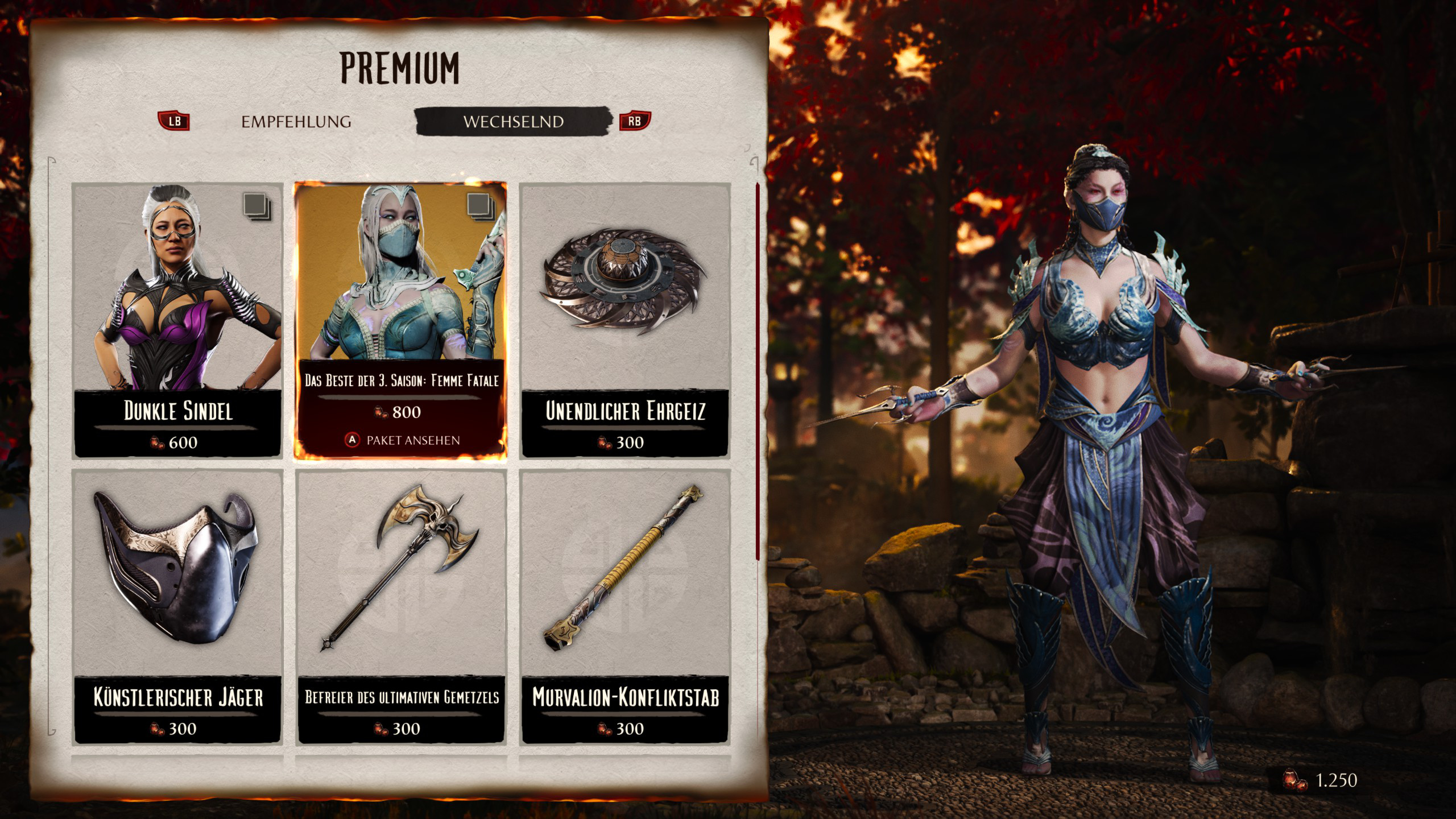Select the Künstlerischer Jäger mask
The height and width of the screenshot is (819, 1456).
click(178, 606)
